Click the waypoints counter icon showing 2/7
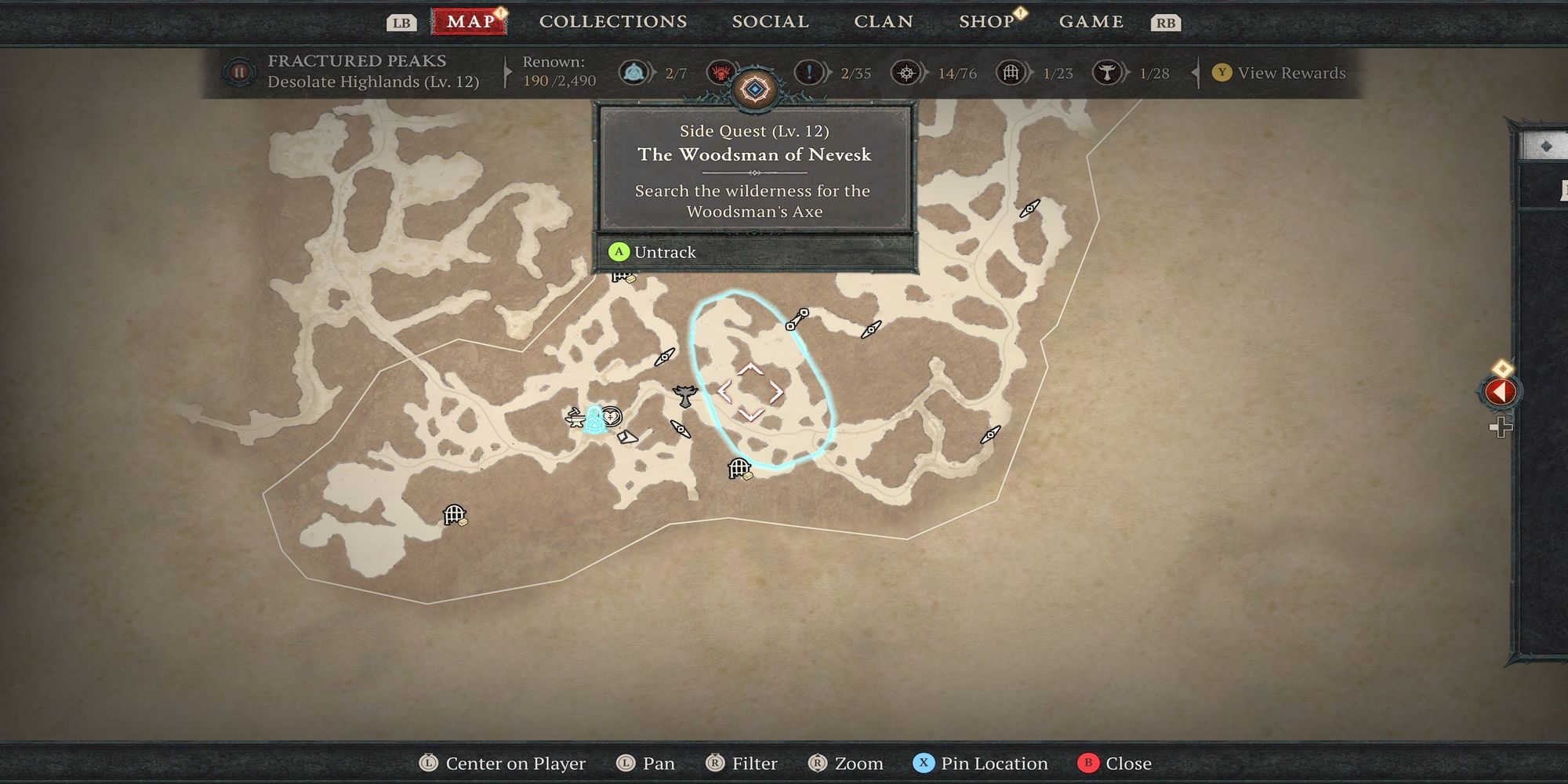Screen dimensions: 1568x784 (x=634, y=73)
